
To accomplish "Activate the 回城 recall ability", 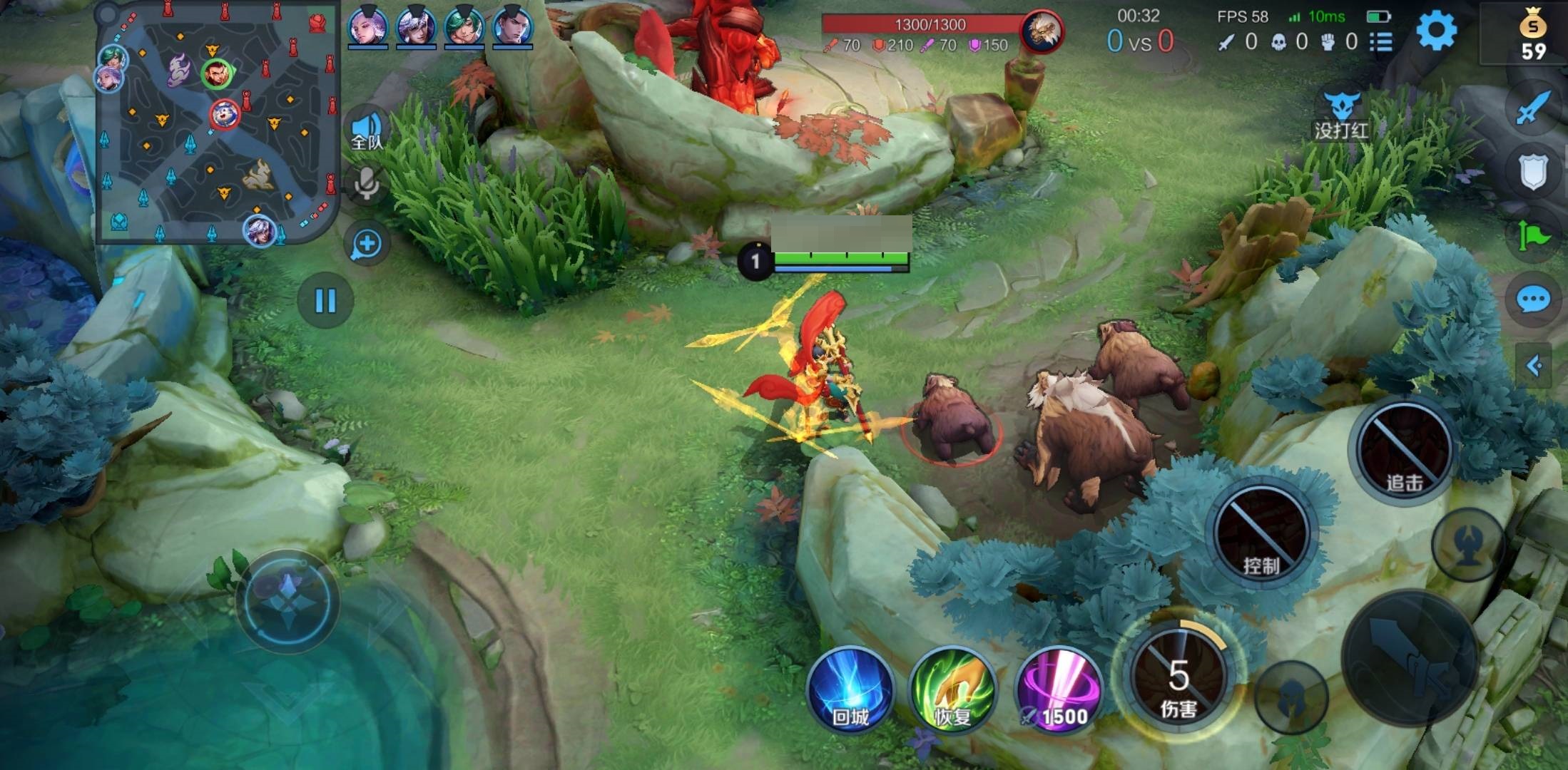I will tap(850, 690).
